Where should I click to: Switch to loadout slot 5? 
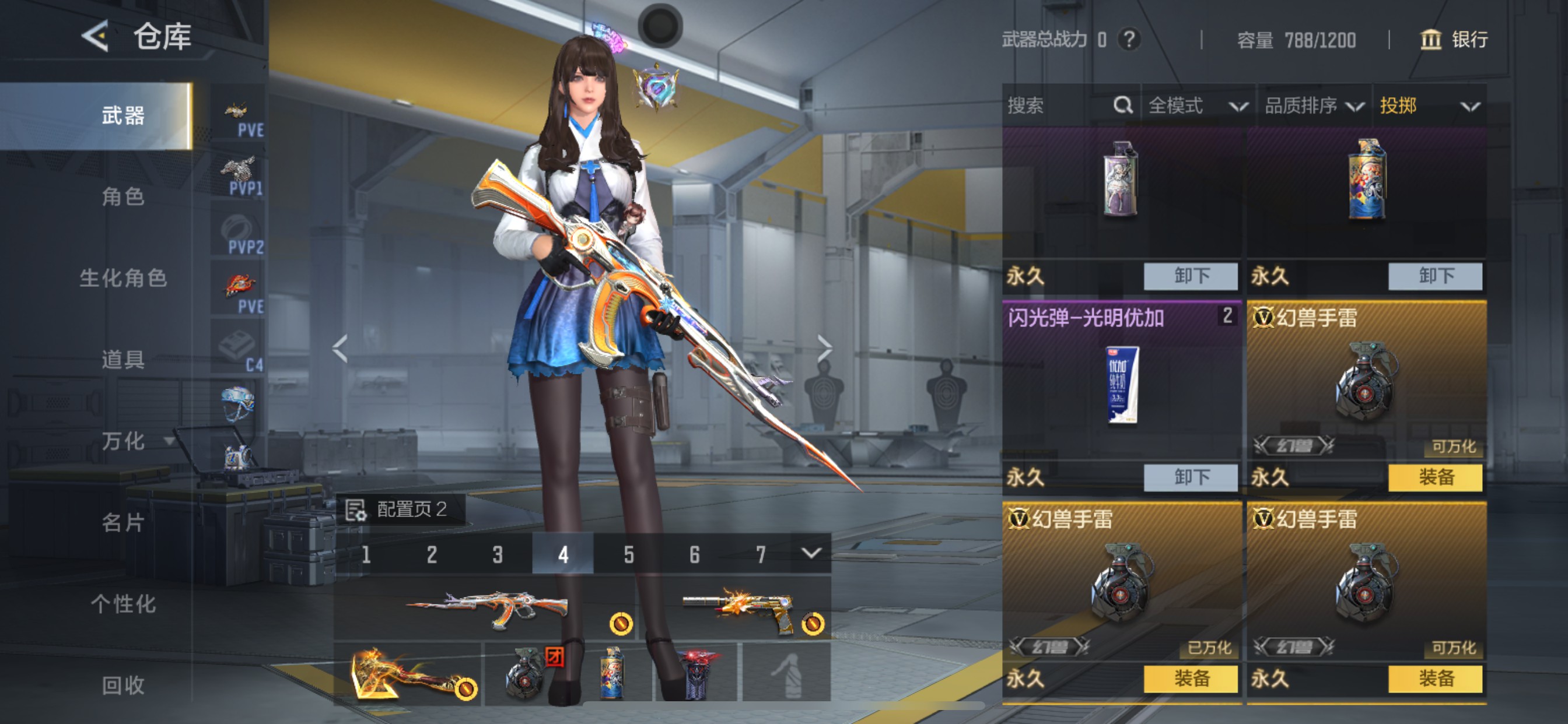point(629,554)
